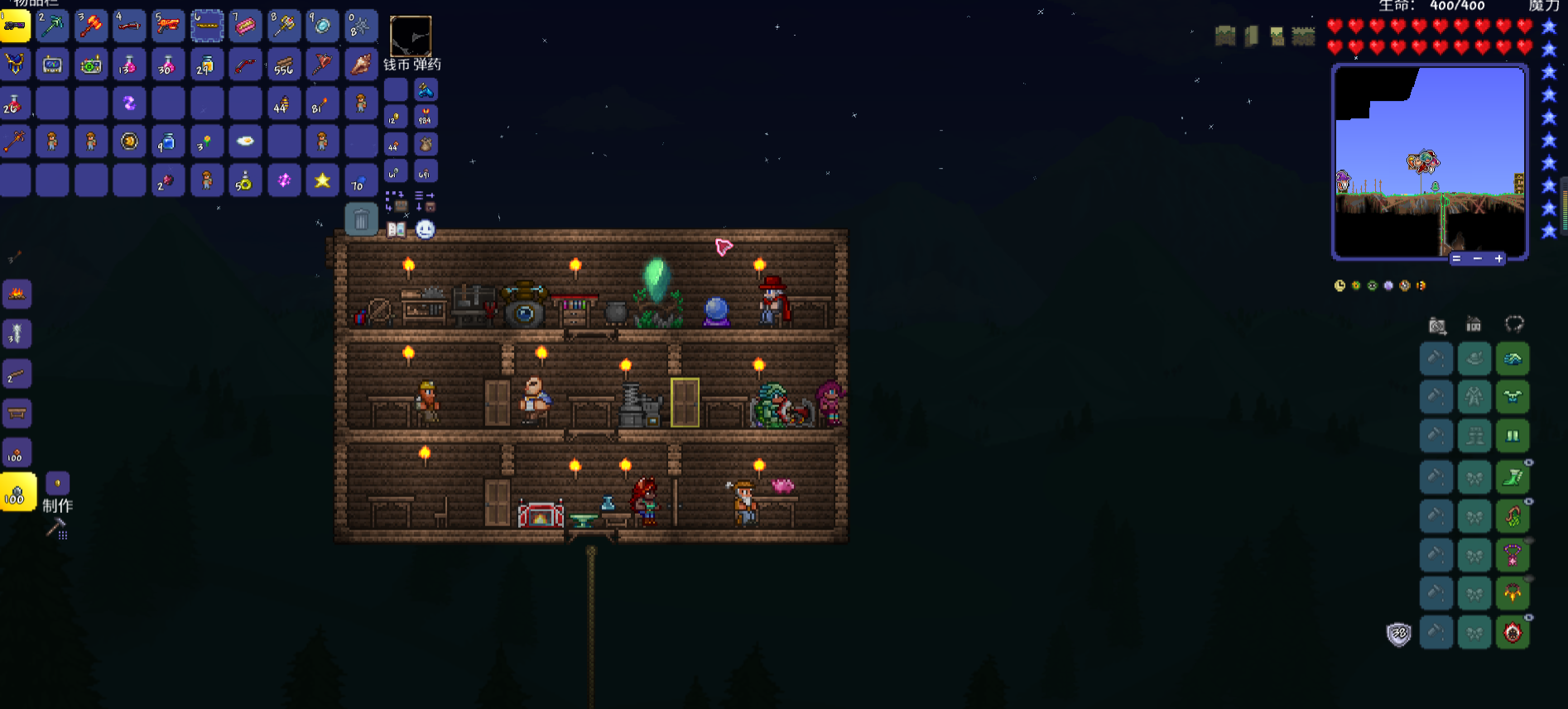
Task: Choose the magic mirror in hotbar slot 9
Action: 322,26
